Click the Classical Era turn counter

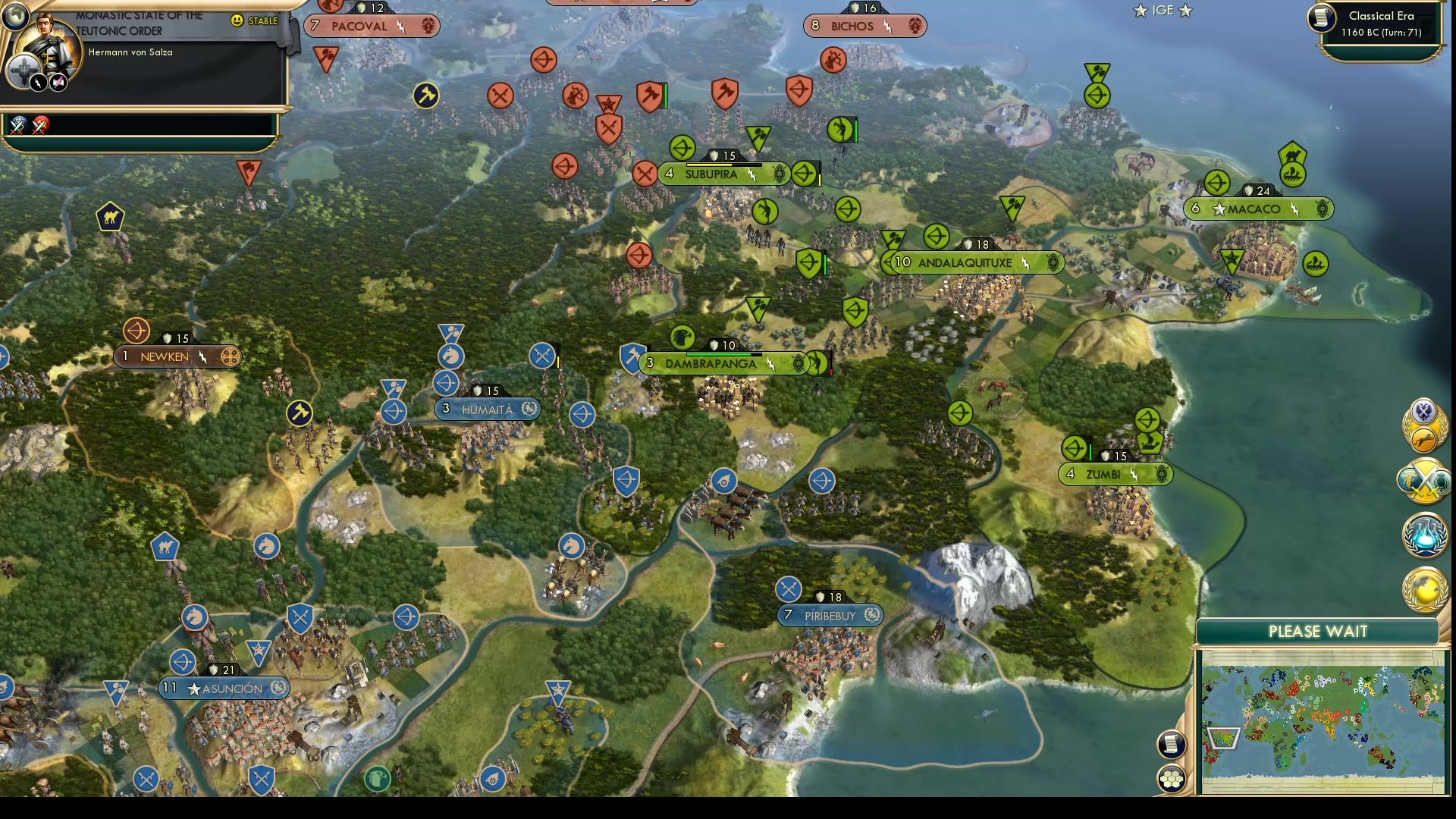[1379, 23]
